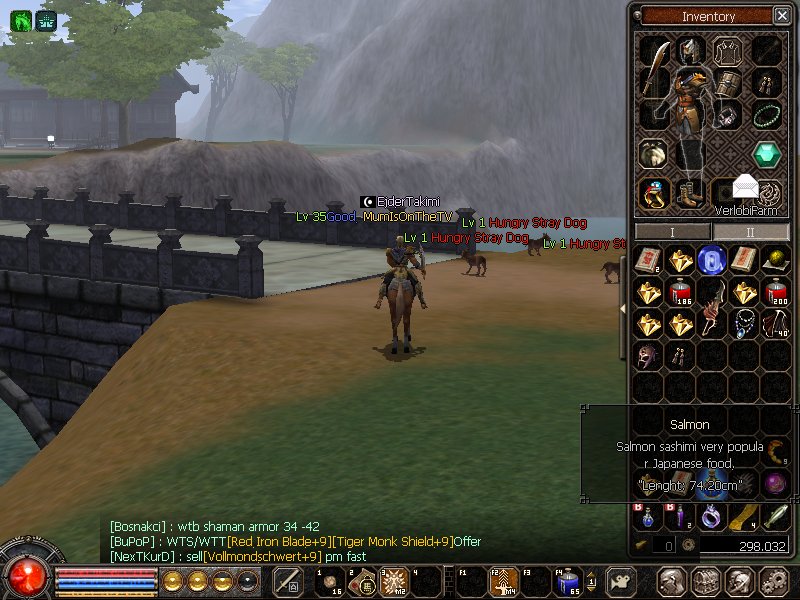The width and height of the screenshot is (800, 600).
Task: Open the gear settings menu button
Action: coord(773,581)
